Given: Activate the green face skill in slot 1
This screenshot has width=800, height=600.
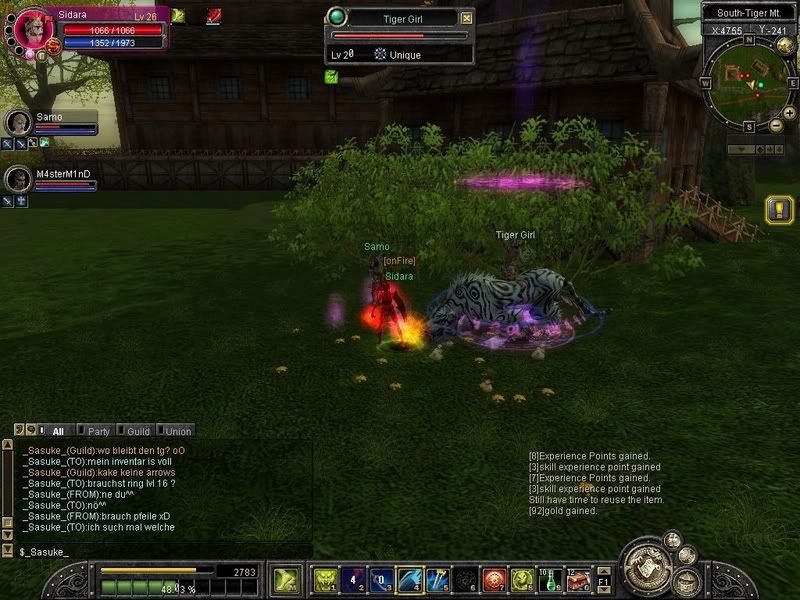Looking at the screenshot, I should coord(325,579).
